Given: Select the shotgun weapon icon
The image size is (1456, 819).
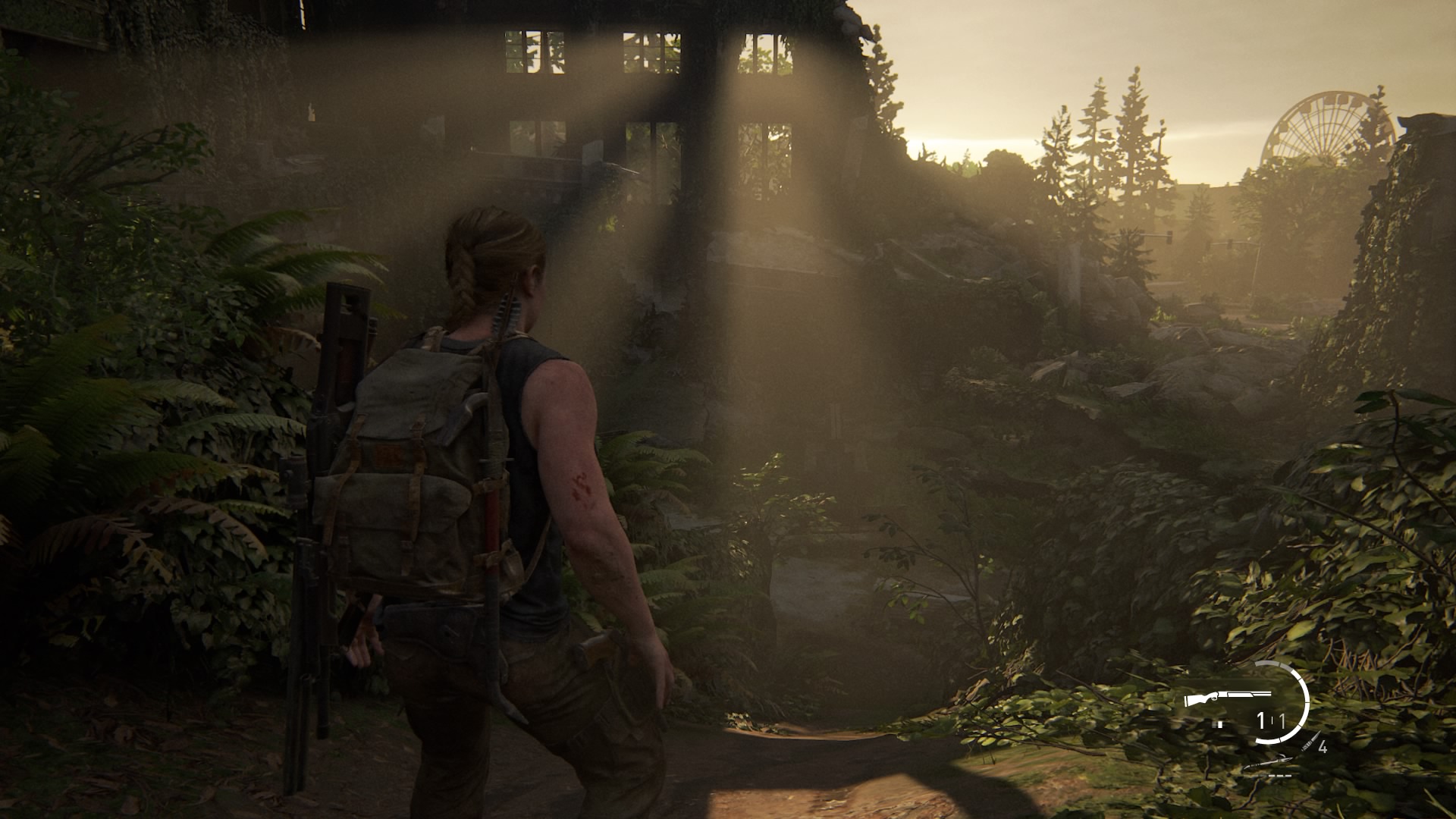Looking at the screenshot, I should 1228,697.
